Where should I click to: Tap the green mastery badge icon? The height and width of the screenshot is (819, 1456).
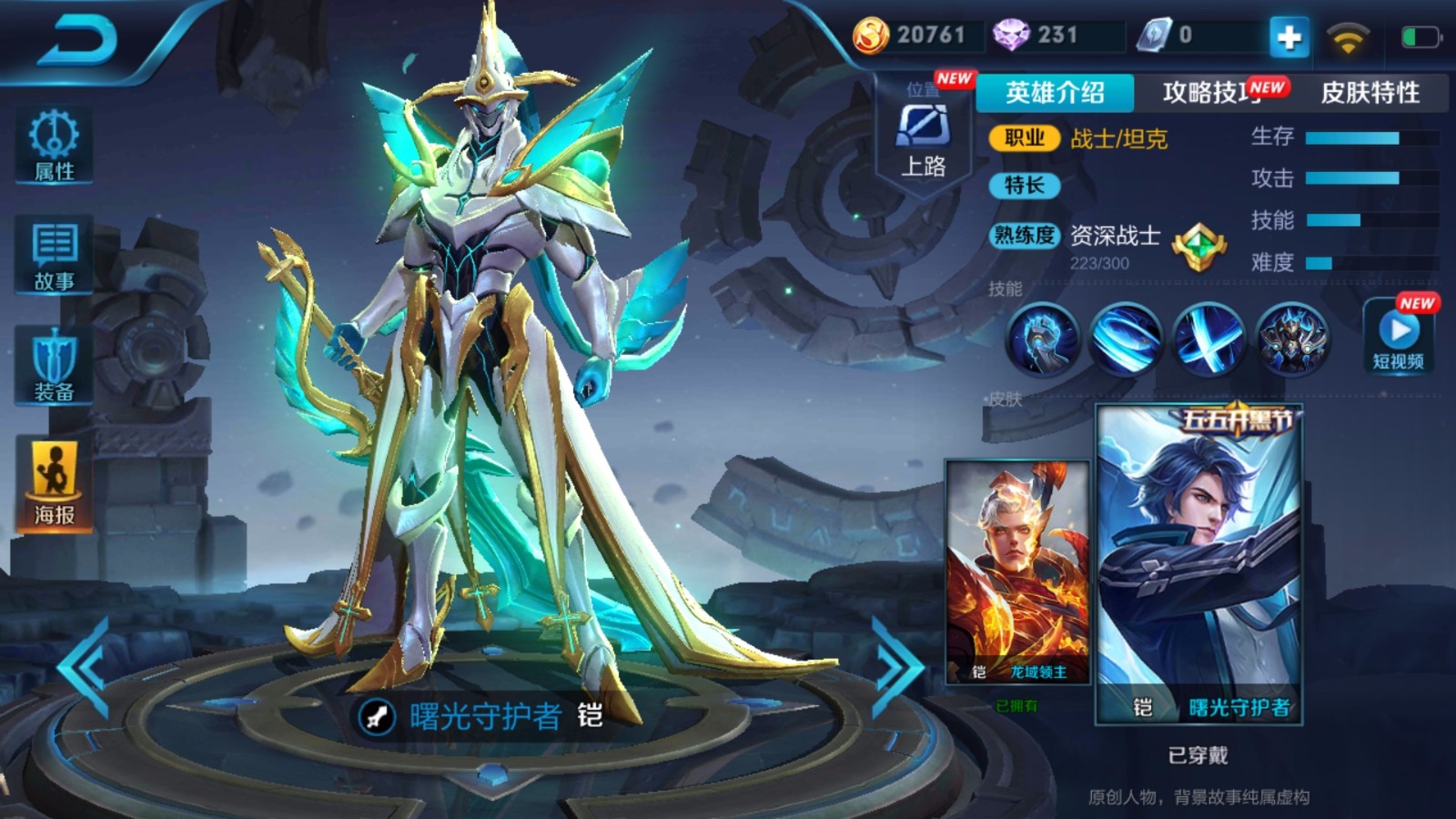pos(1198,247)
